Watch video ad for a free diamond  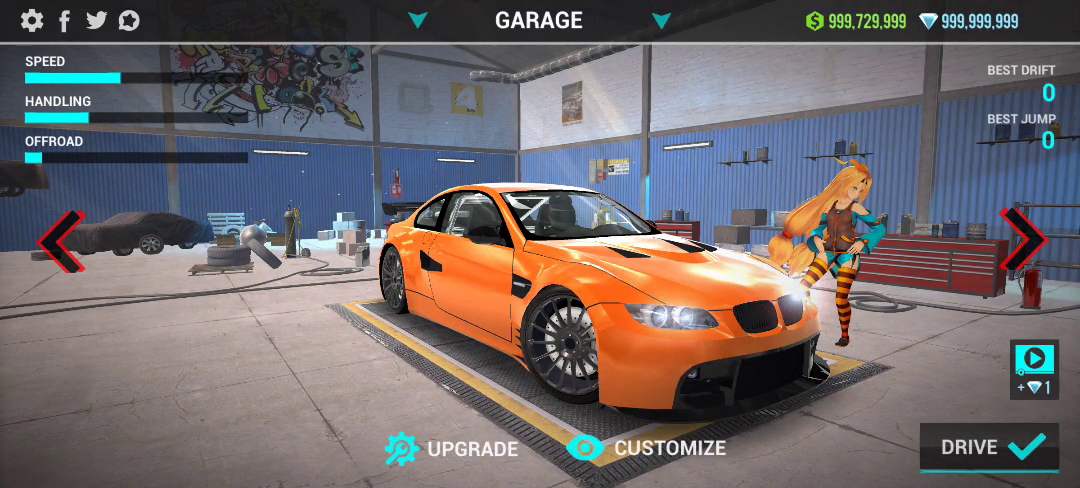click(x=1033, y=368)
